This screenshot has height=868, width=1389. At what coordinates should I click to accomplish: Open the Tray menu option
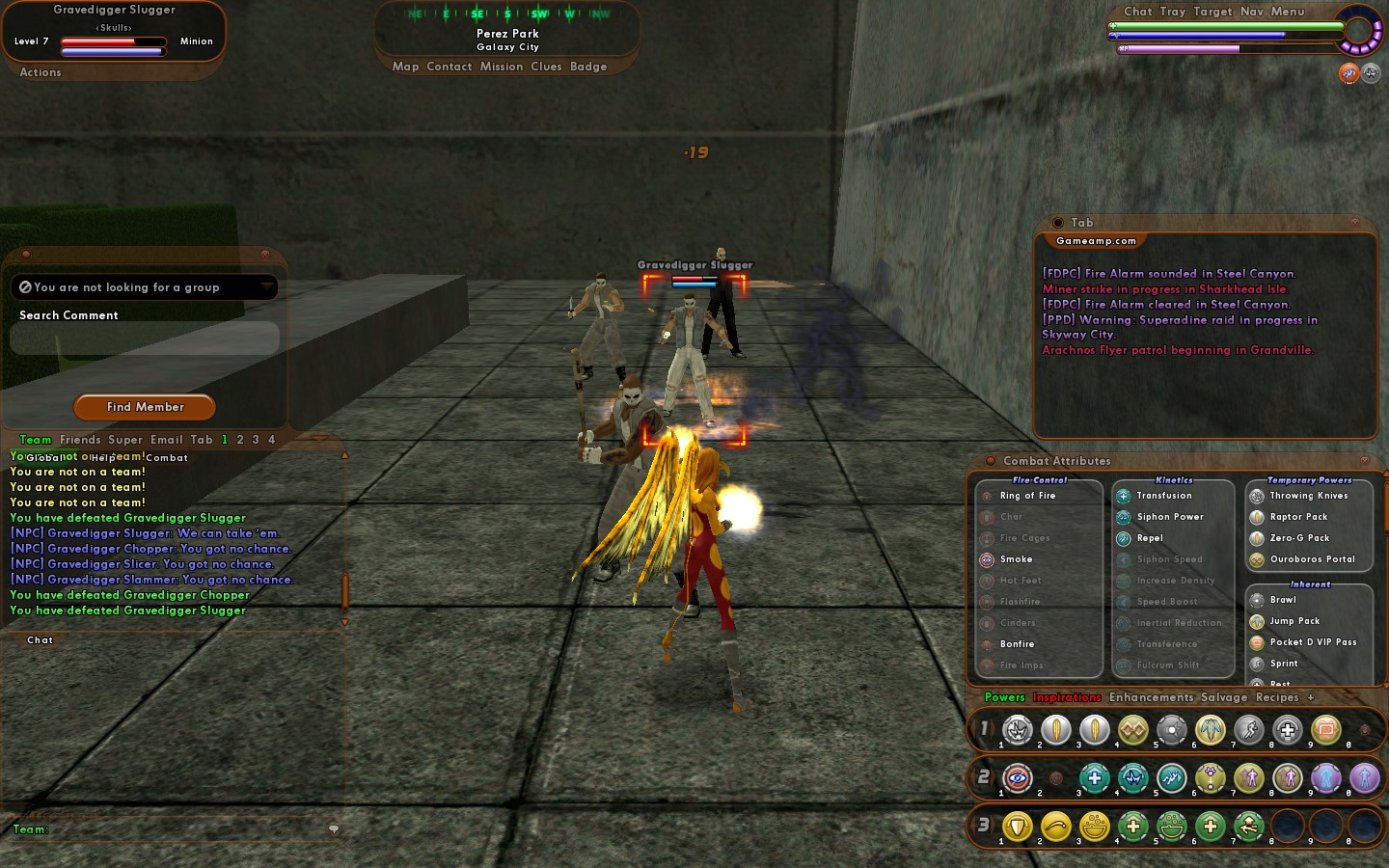point(1173,12)
